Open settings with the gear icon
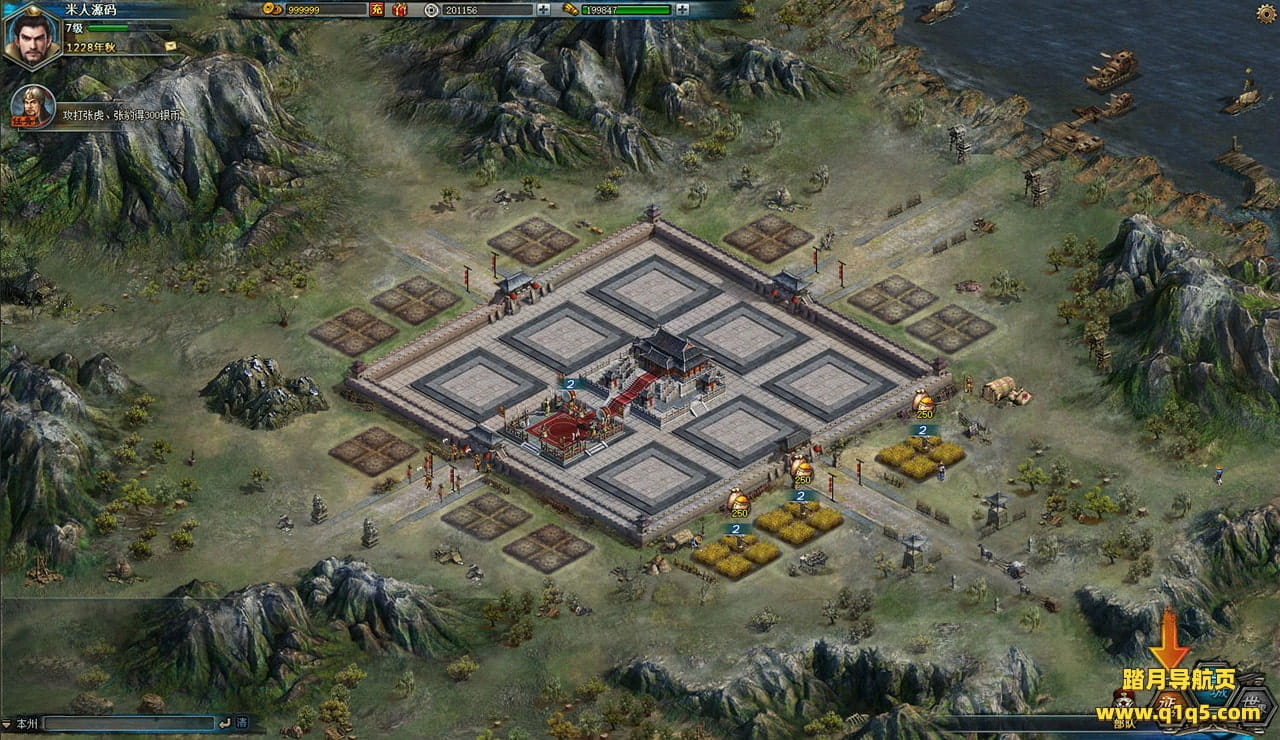Screen dimensions: 1280x740 point(1265,12)
